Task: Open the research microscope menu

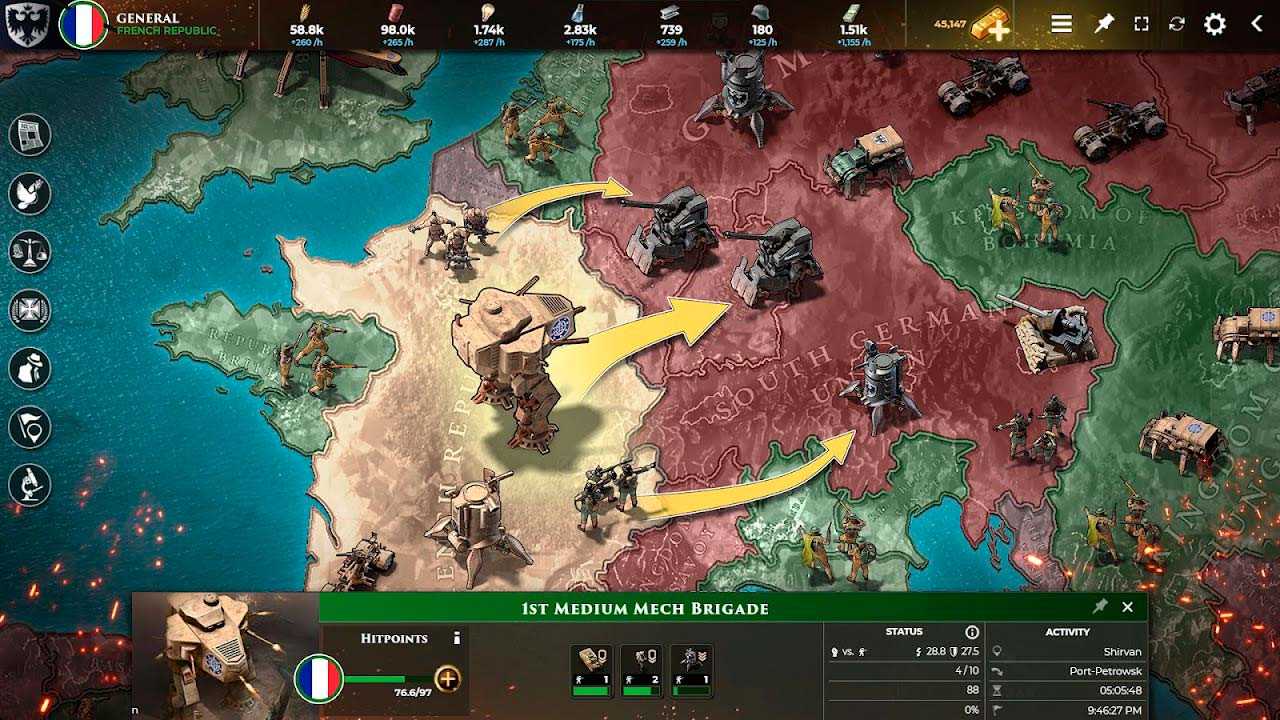Action: point(30,485)
